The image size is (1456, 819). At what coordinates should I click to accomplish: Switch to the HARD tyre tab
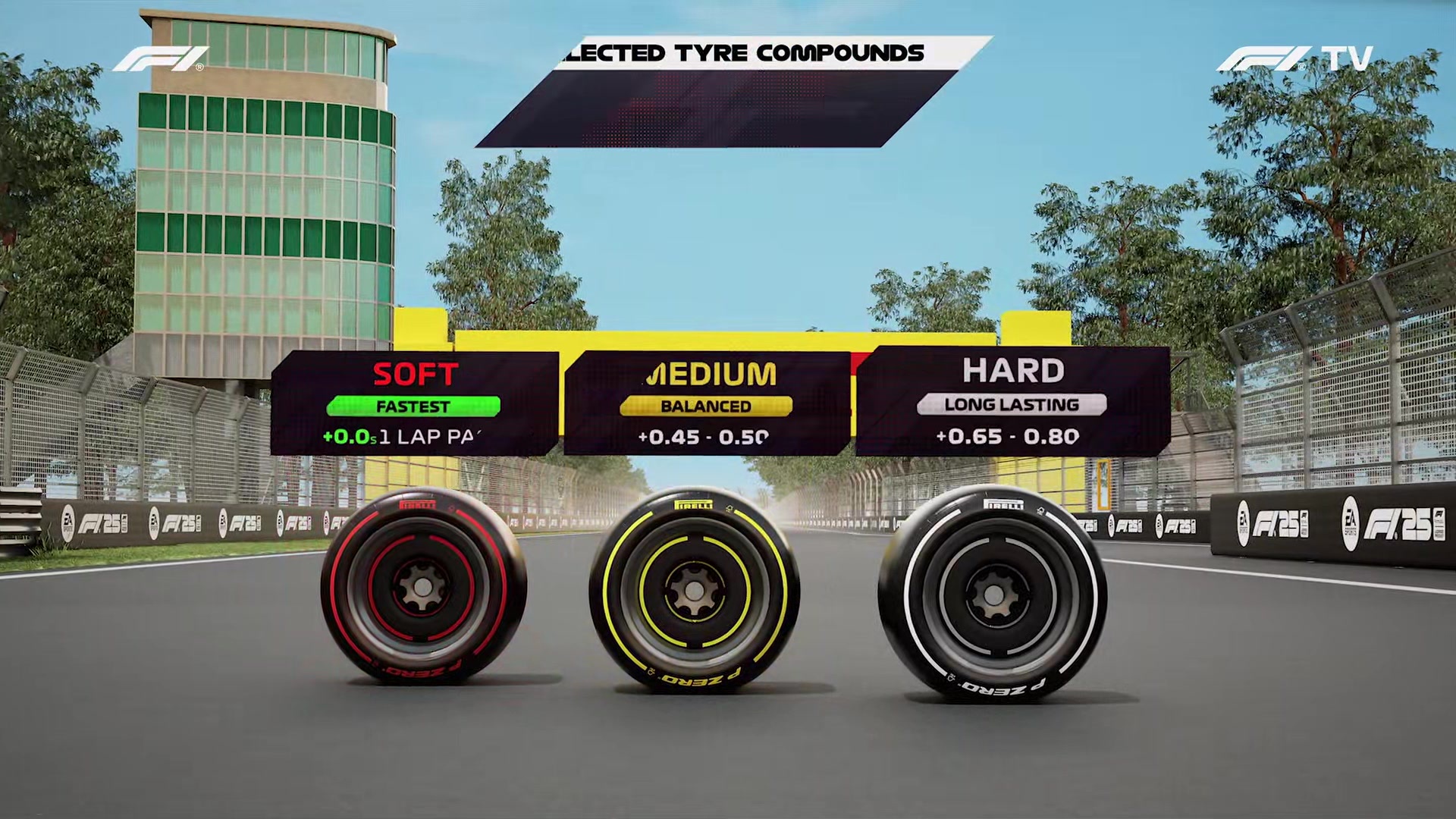point(1014,370)
